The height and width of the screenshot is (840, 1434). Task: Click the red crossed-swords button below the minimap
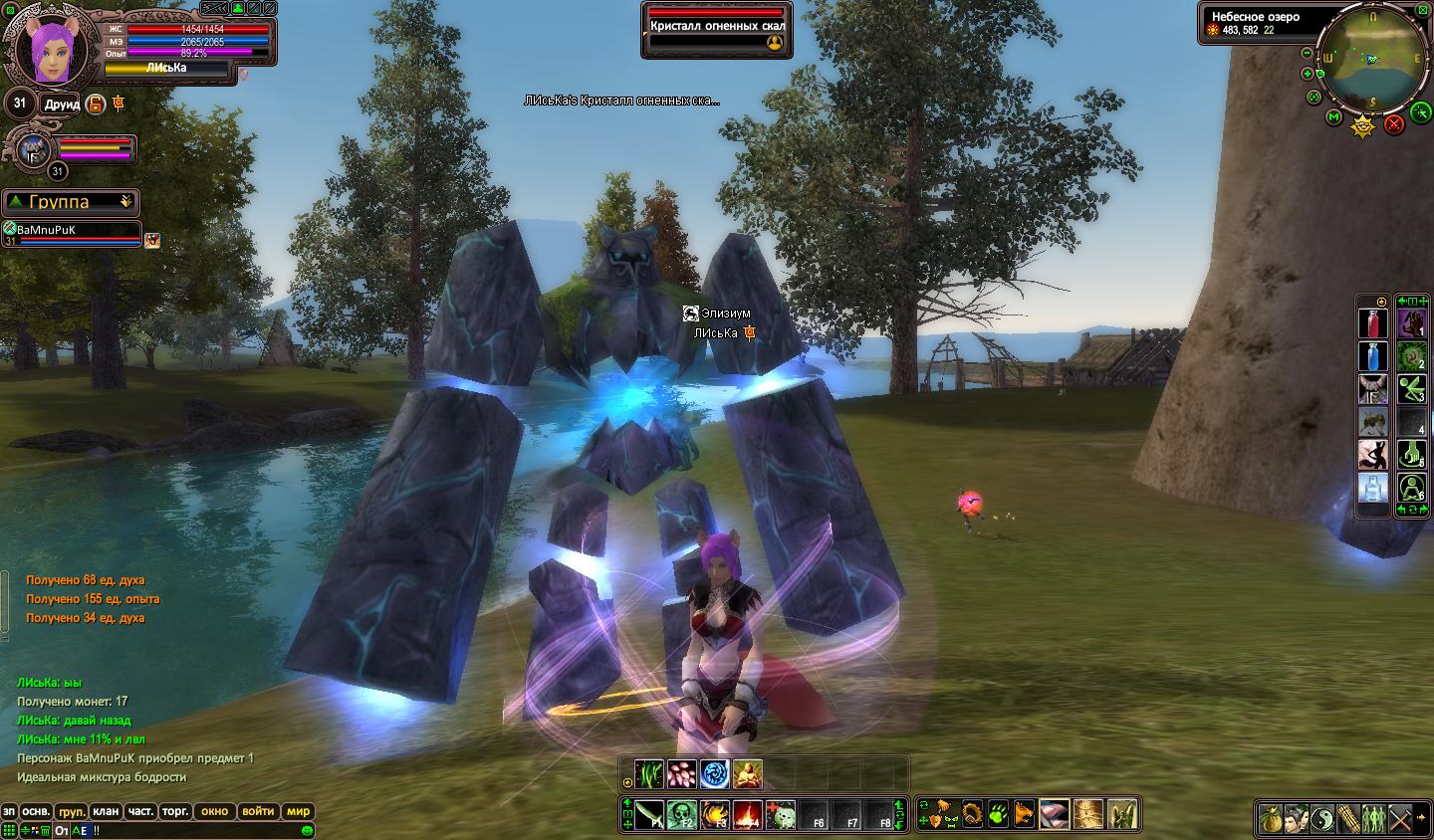1394,123
